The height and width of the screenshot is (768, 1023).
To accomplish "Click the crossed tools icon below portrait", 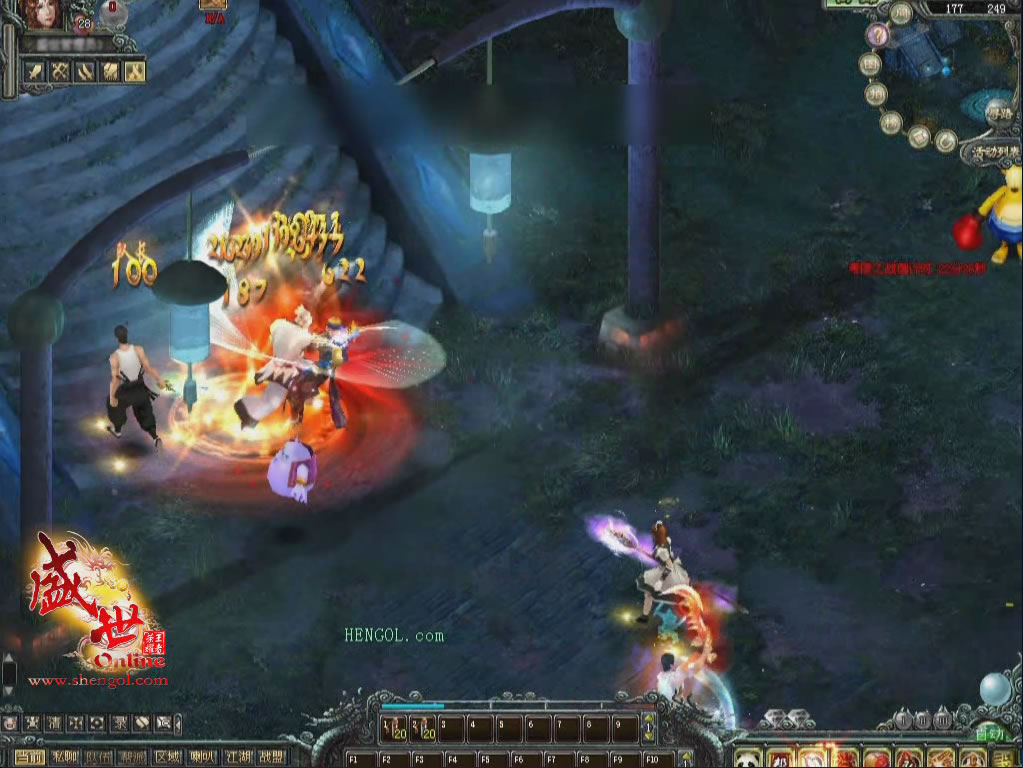I will [60, 71].
